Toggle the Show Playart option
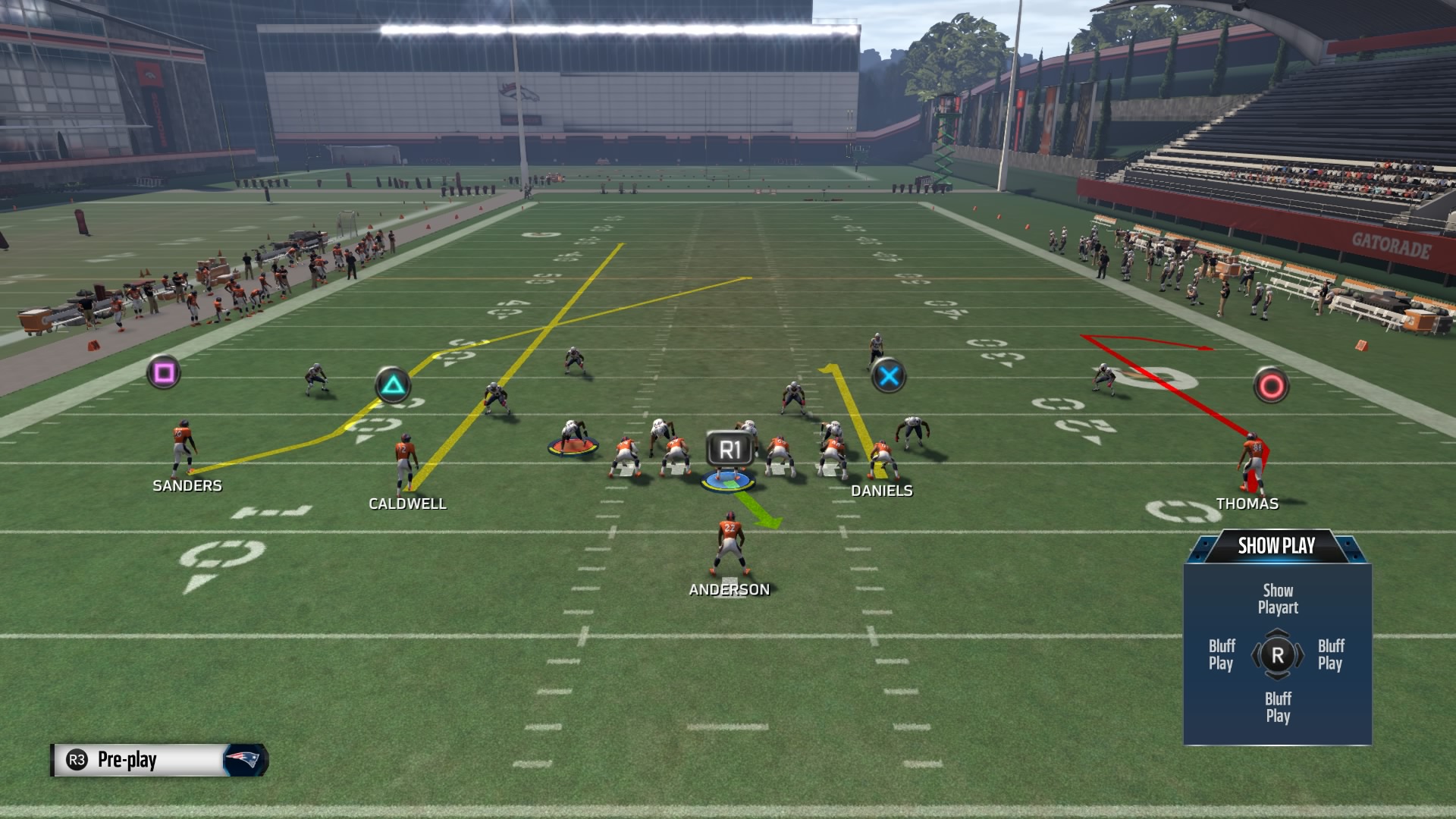This screenshot has width=1456, height=819. coord(1277,598)
